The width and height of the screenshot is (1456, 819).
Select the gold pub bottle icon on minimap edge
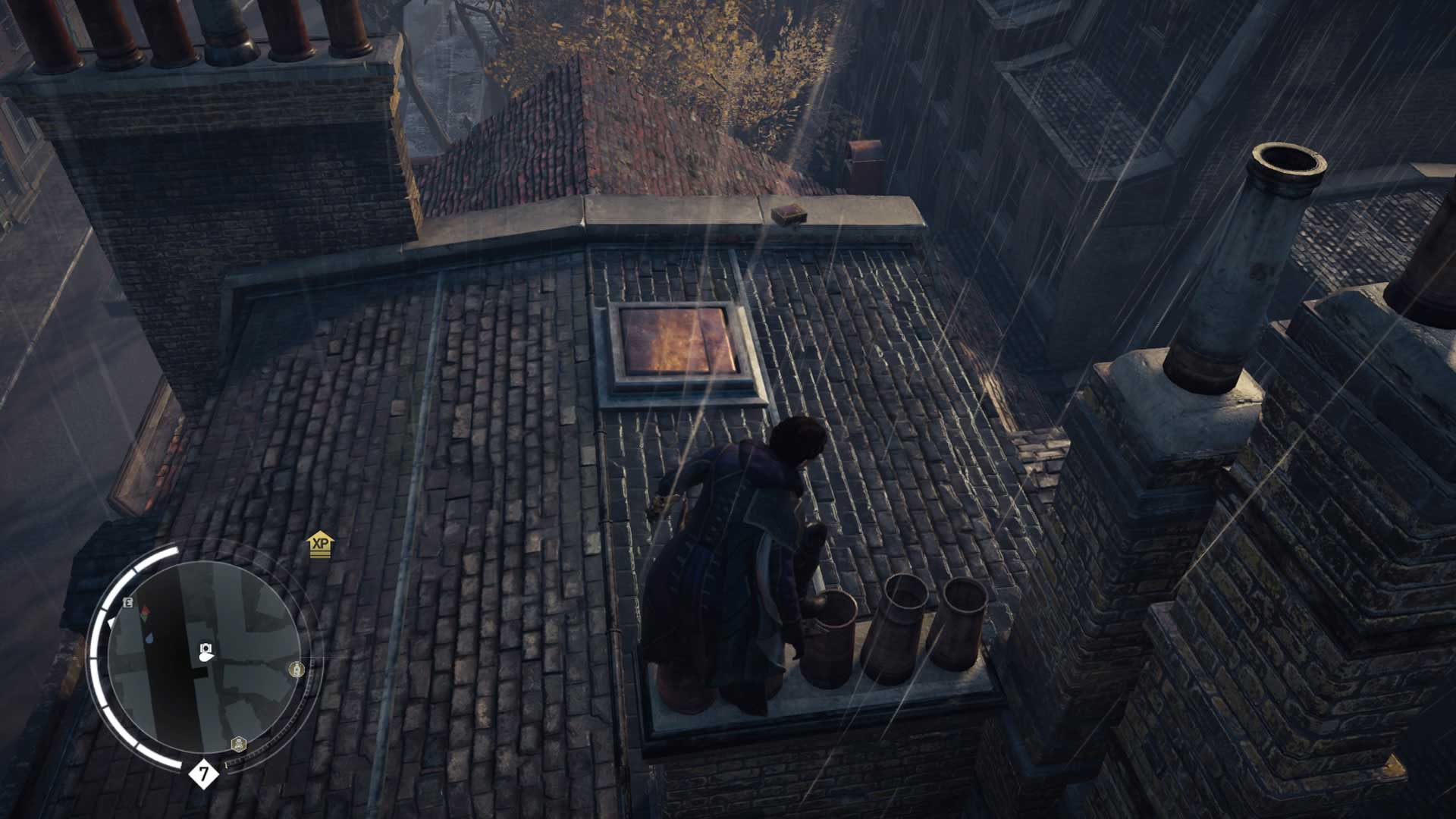tap(296, 670)
